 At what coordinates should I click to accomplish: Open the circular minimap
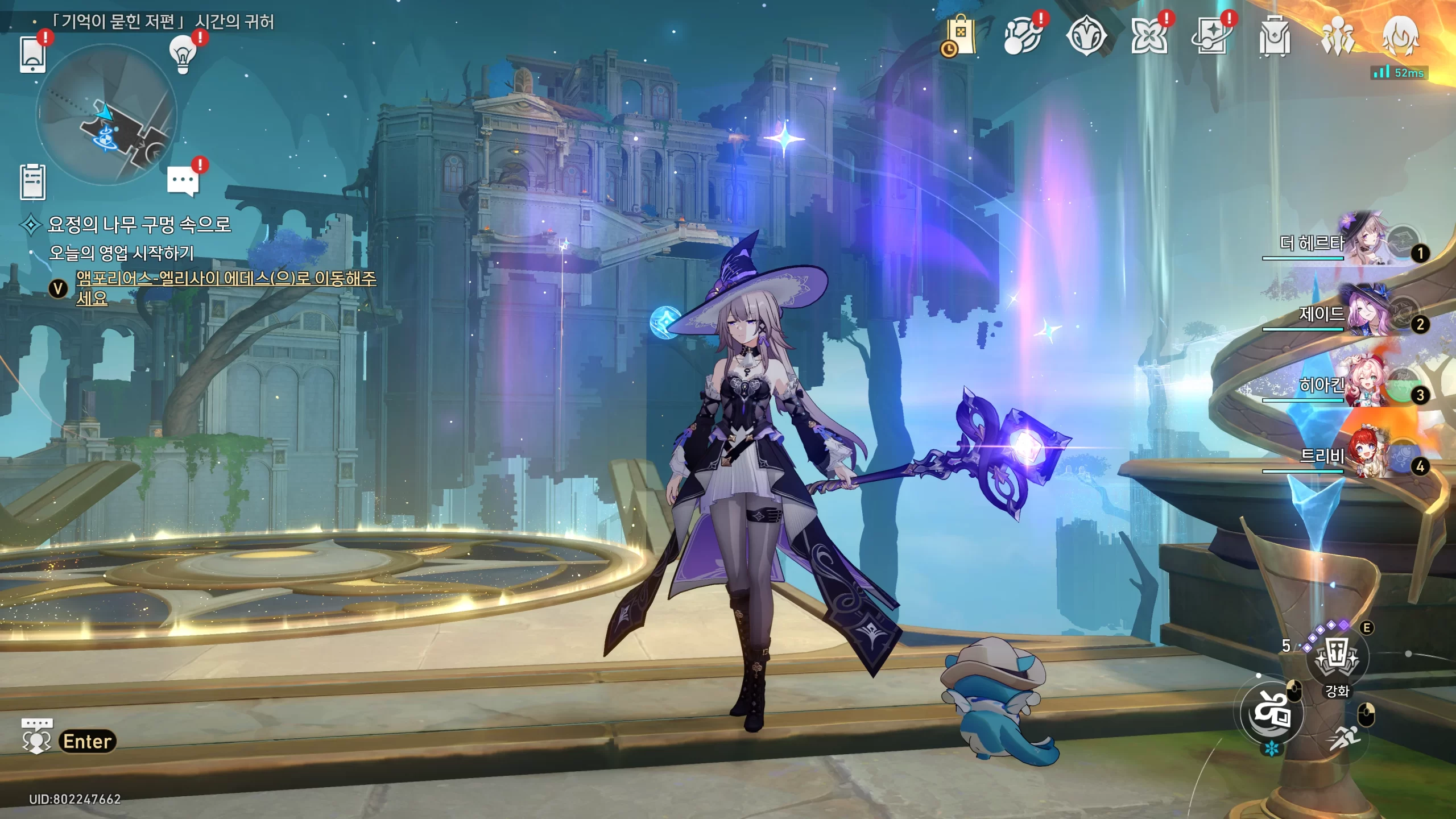coord(106,115)
